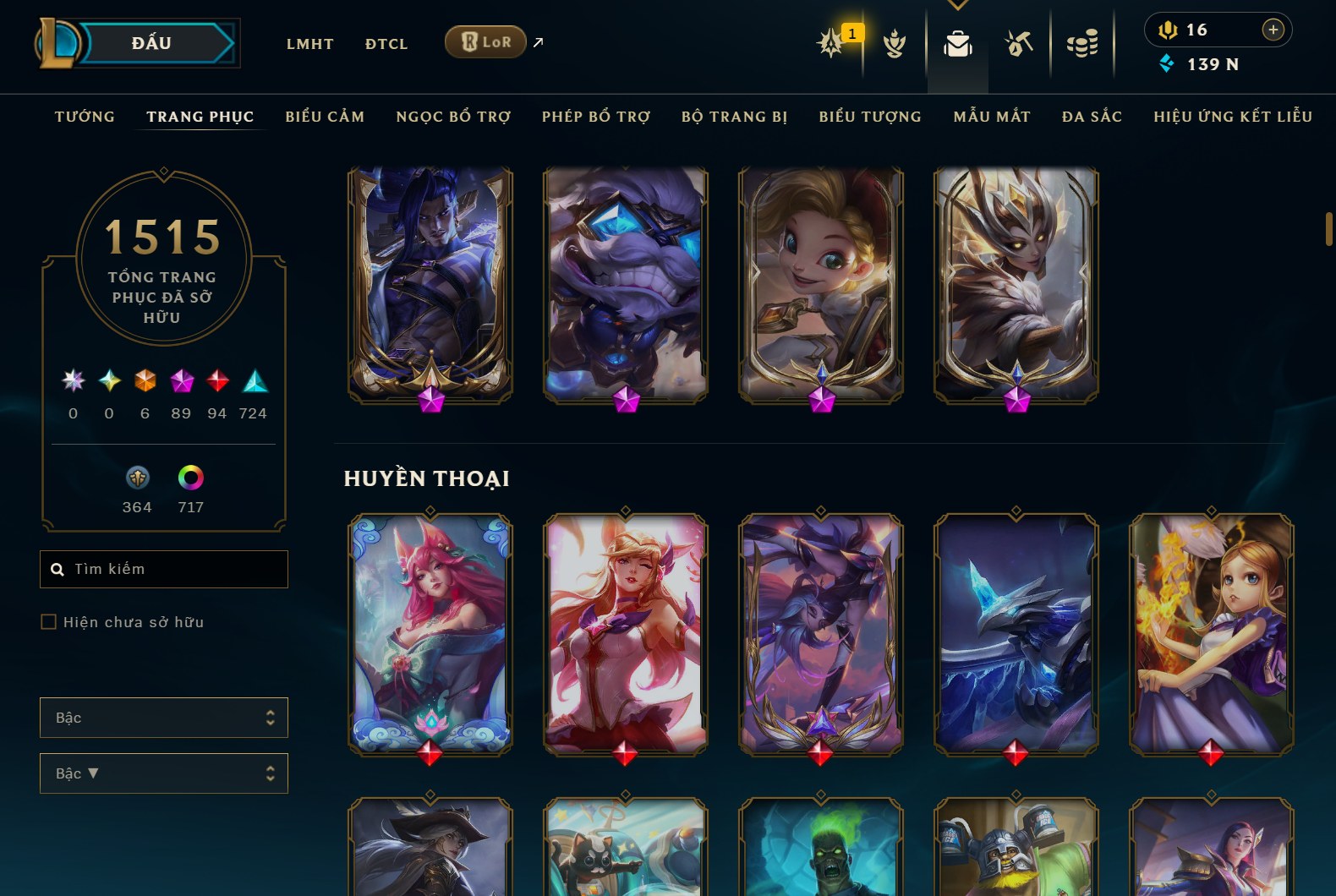Open the ranked profile crest icon

click(x=895, y=42)
